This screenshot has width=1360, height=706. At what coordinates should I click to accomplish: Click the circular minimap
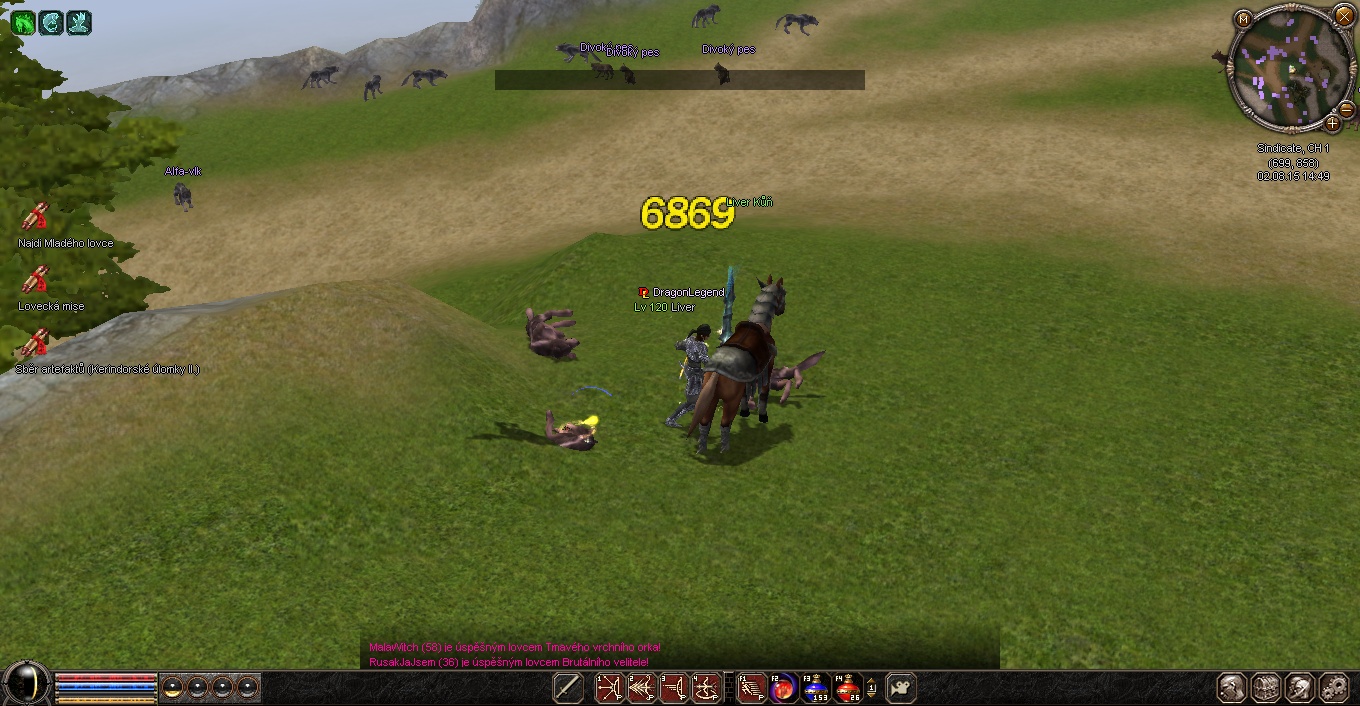(x=1290, y=68)
